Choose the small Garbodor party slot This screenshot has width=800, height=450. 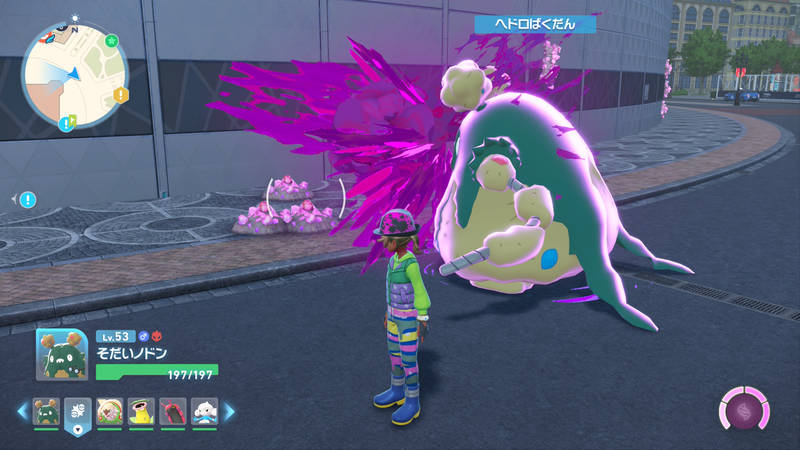[46, 411]
